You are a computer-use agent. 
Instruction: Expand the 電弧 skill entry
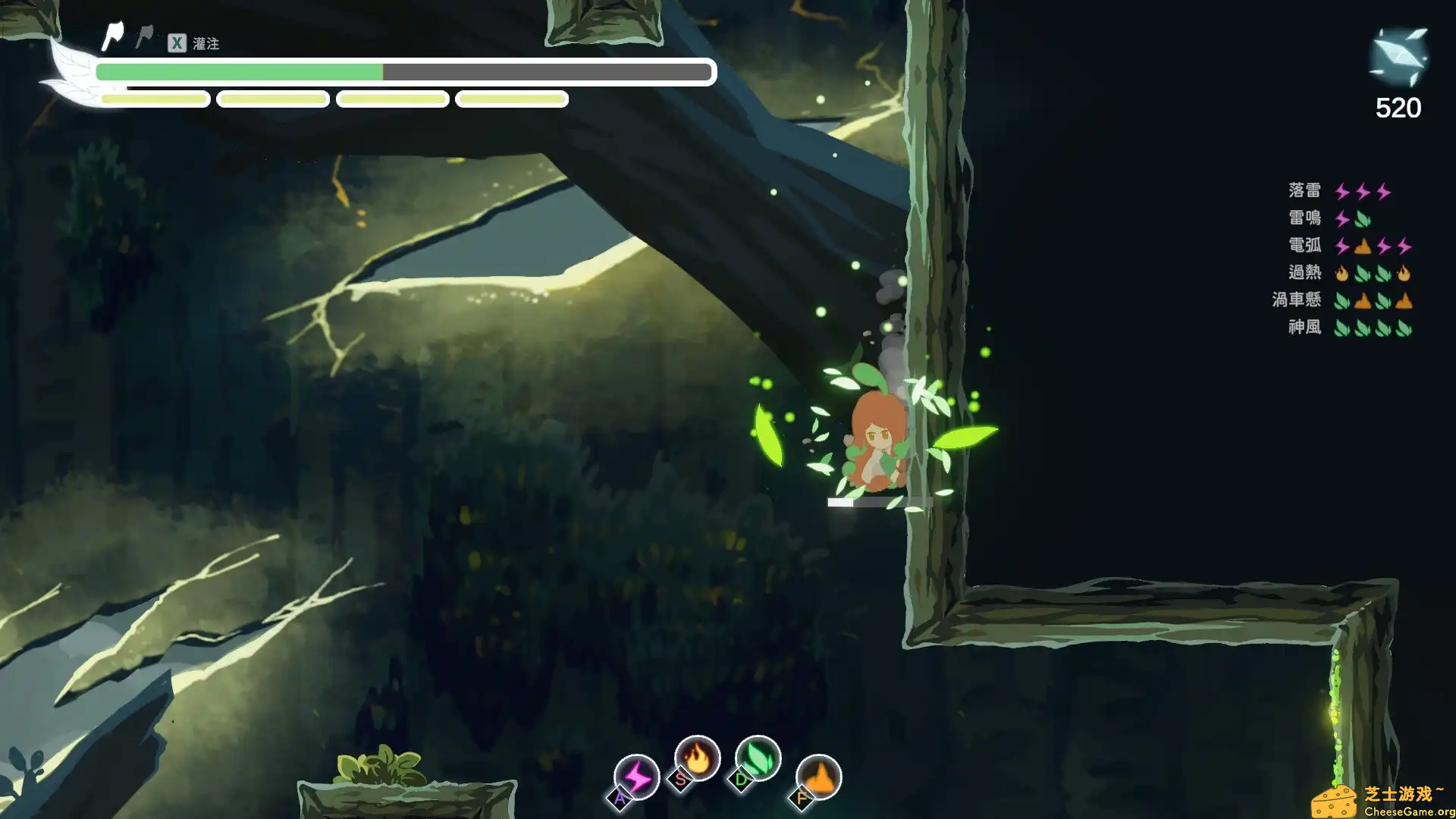pyautogui.click(x=1304, y=246)
